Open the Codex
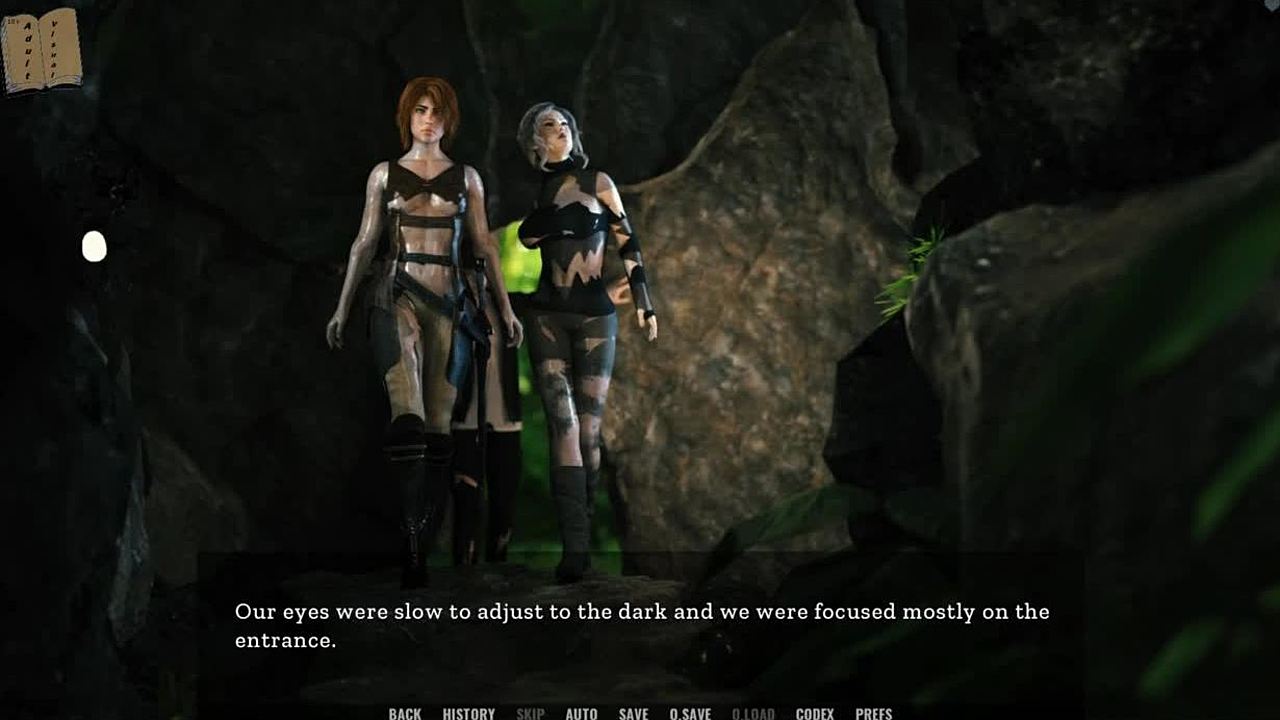Viewport: 1280px width, 720px height. coord(815,713)
